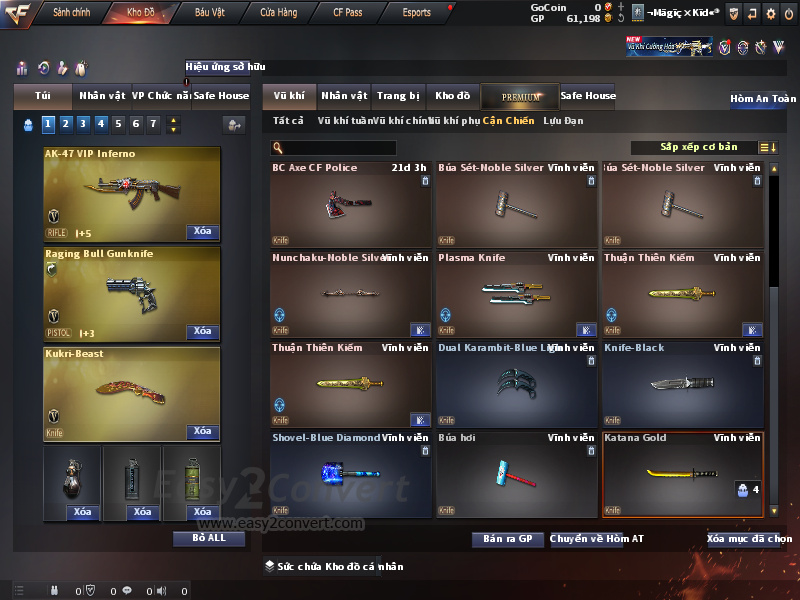Screen dimensions: 800x600
Task: Switch to the Báu Vật tab
Action: click(x=209, y=13)
